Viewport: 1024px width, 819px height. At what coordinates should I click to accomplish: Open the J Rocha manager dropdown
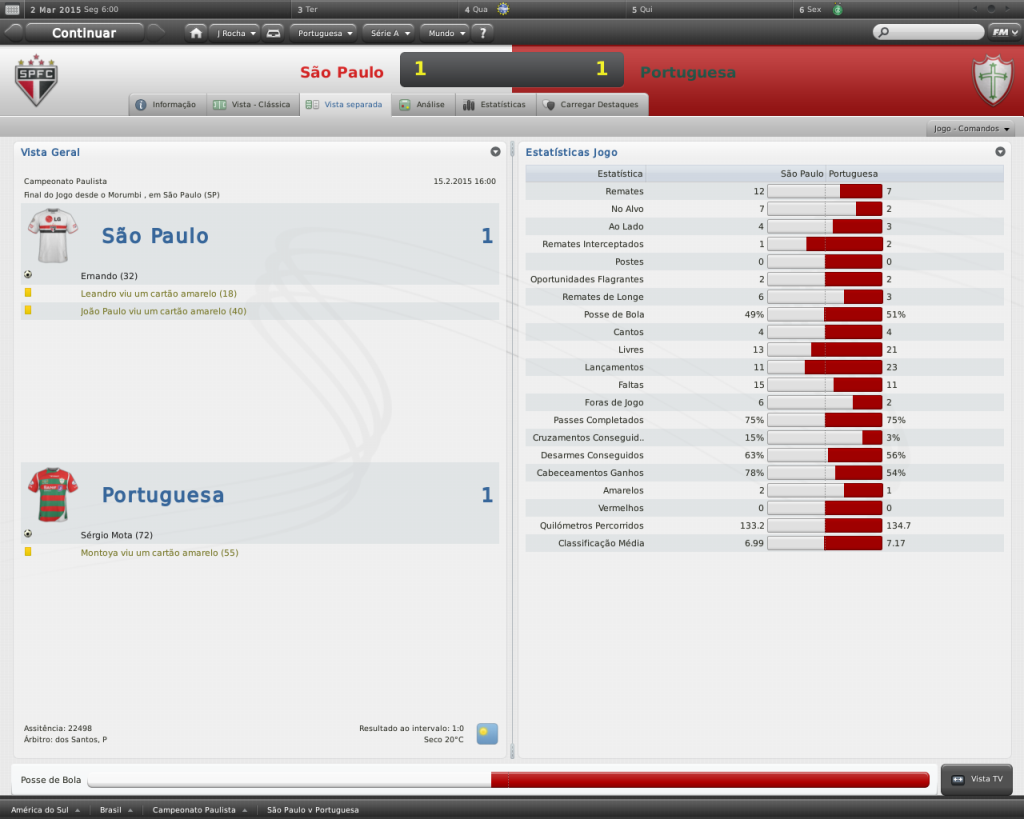point(236,33)
